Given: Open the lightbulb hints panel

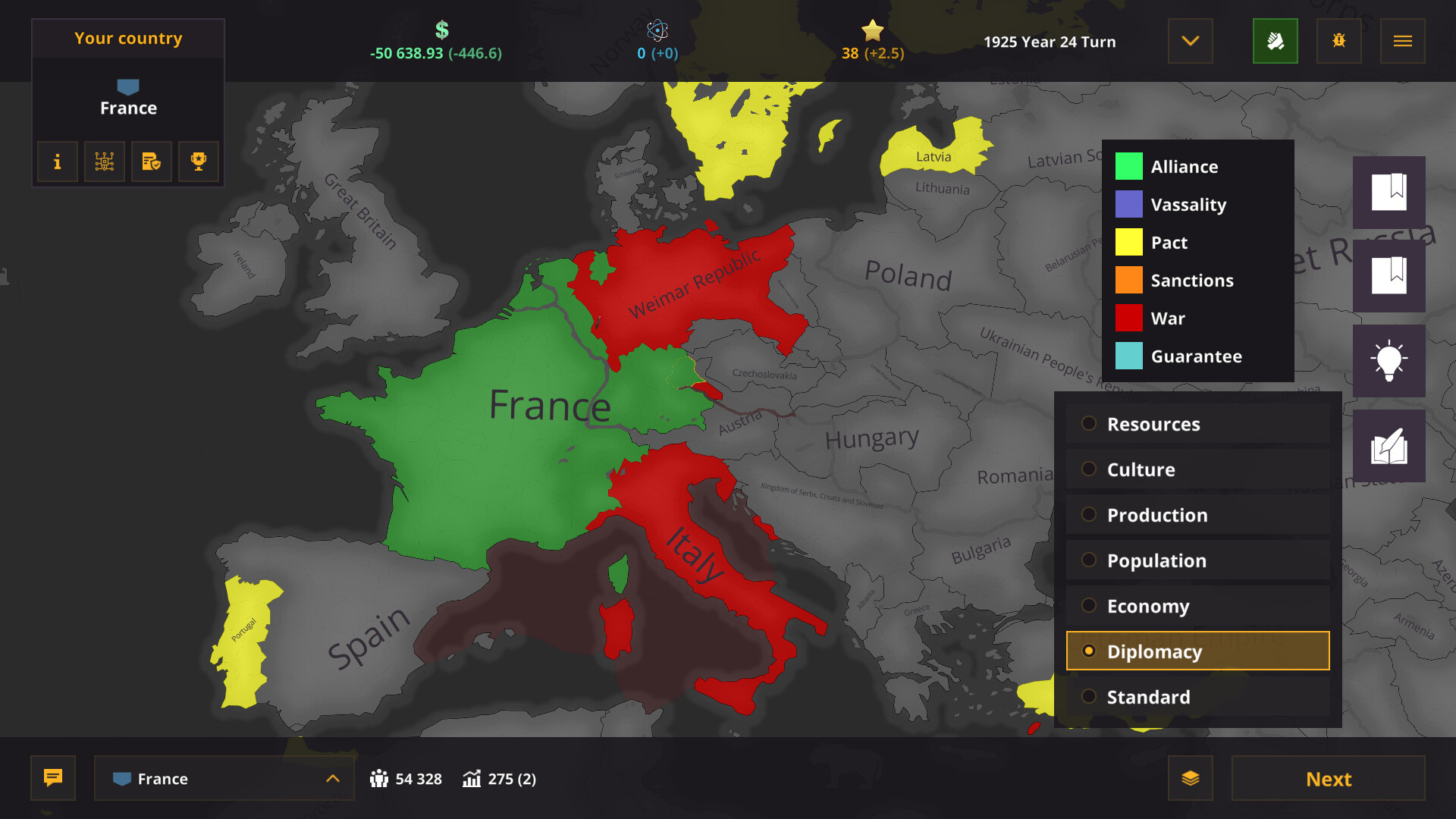Looking at the screenshot, I should point(1389,361).
